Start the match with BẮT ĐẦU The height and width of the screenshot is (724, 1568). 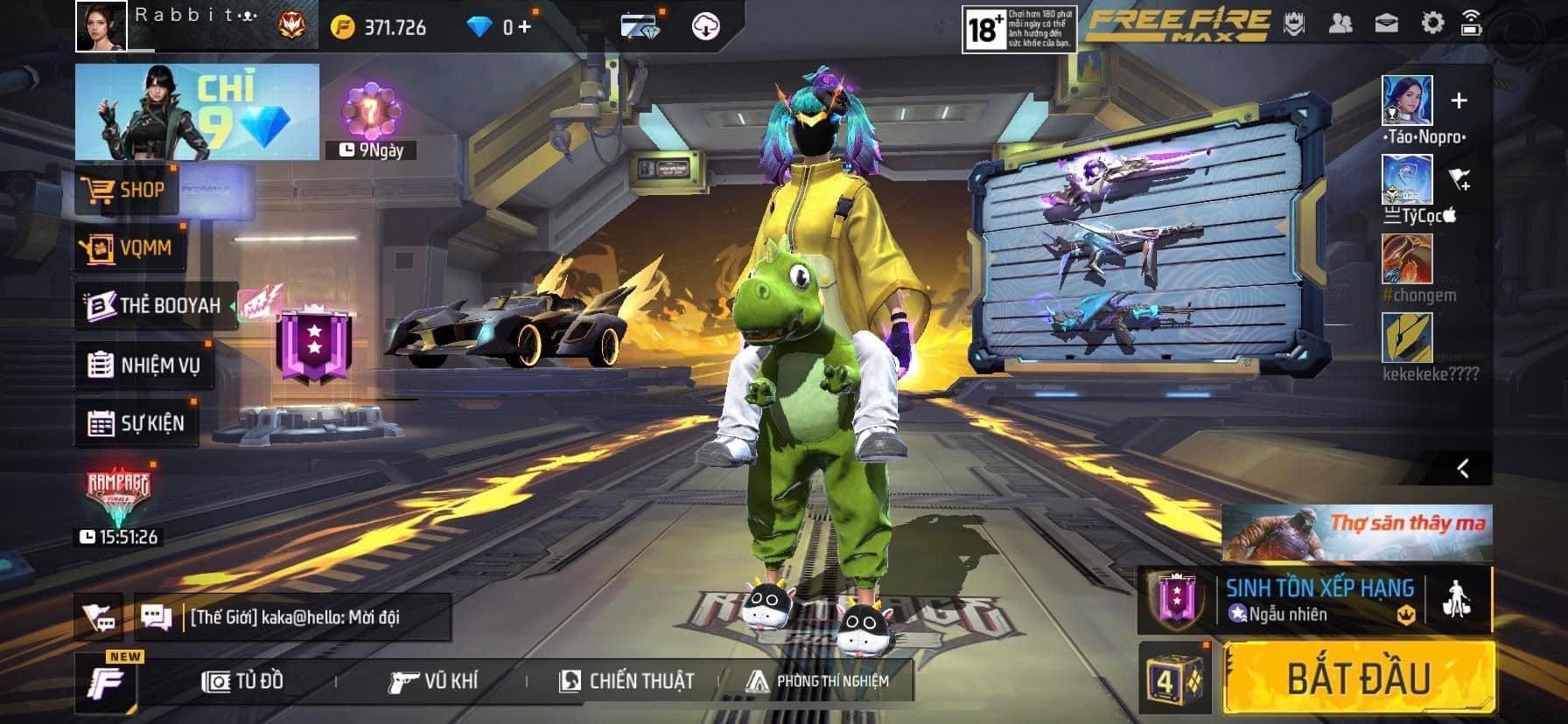point(1358,678)
